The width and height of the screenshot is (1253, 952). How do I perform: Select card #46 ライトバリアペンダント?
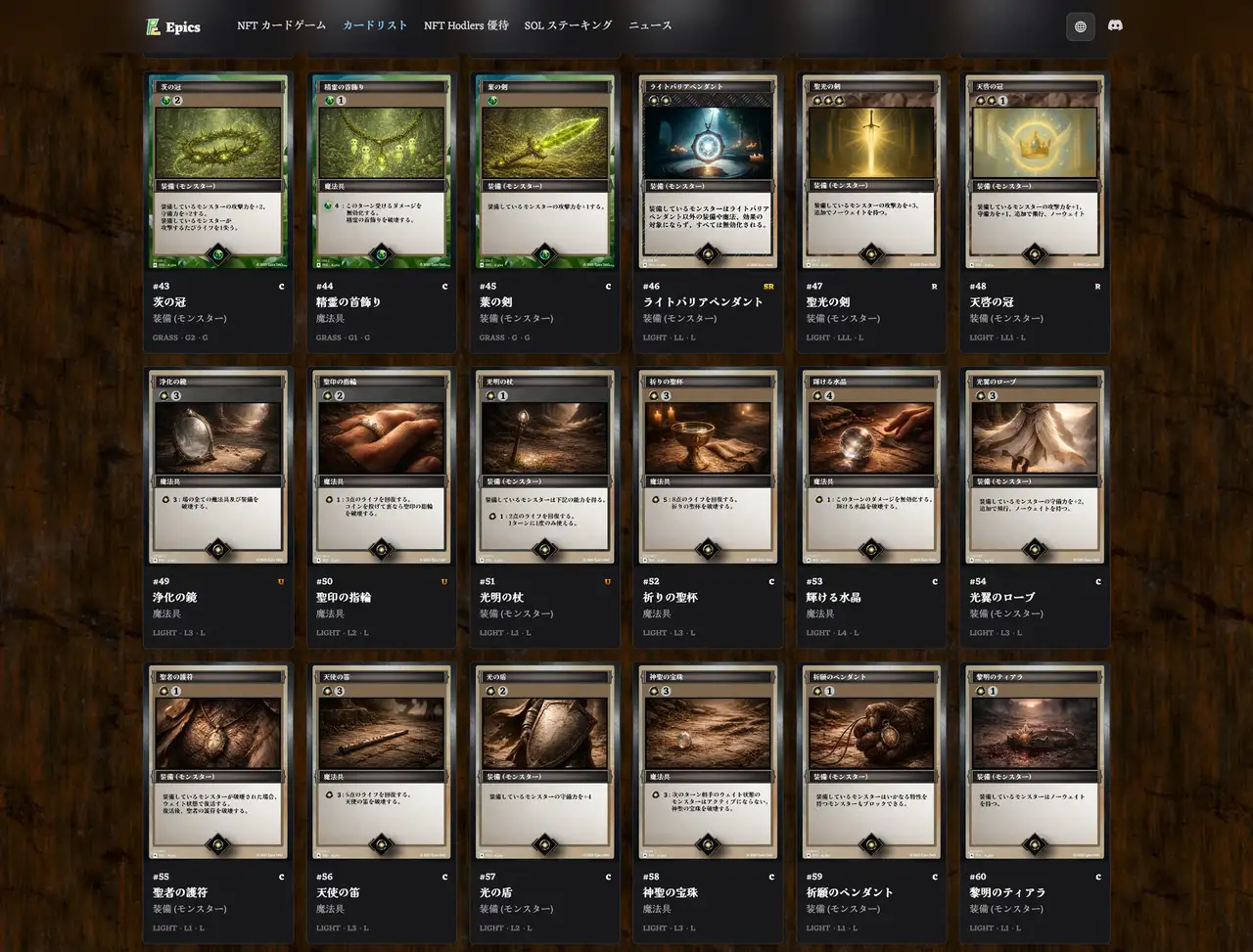click(708, 172)
